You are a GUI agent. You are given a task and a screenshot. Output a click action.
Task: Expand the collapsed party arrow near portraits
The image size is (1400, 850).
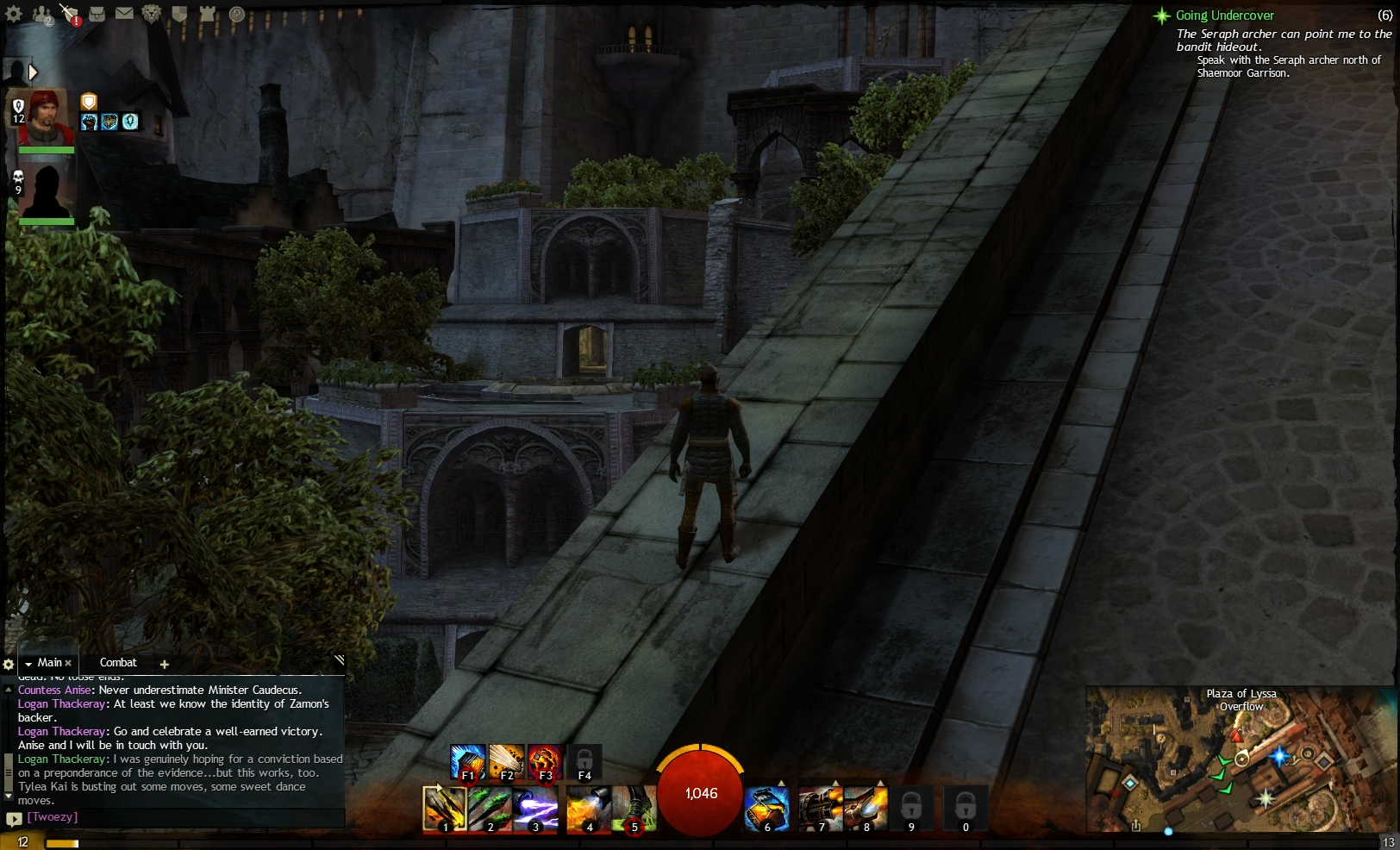point(33,72)
